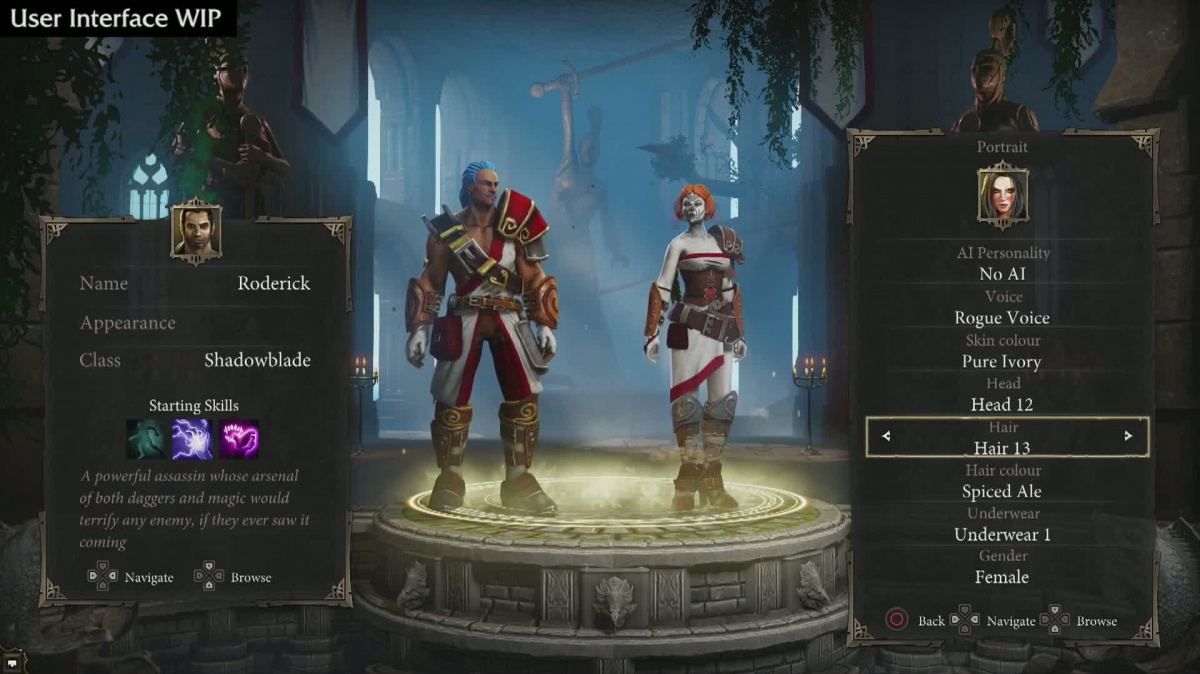
Task: Select the Gender row showing Female
Action: tap(1002, 577)
